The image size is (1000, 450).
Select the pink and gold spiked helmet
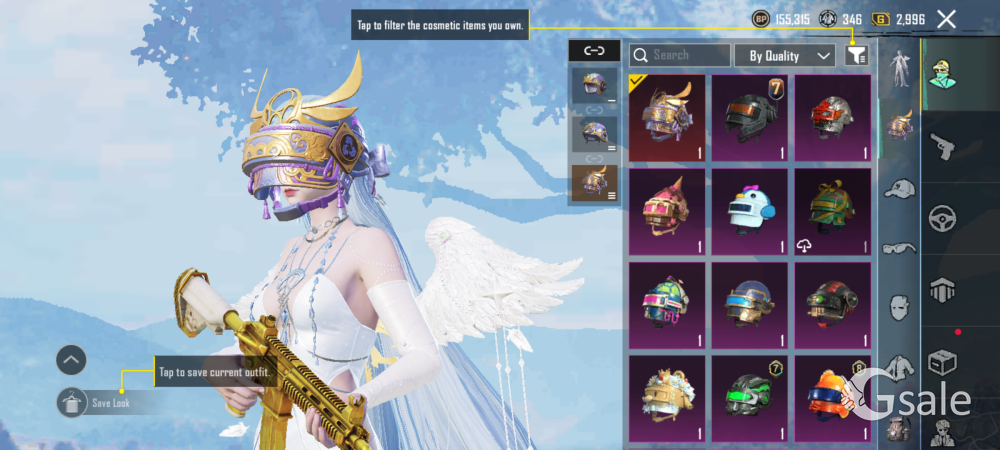(x=667, y=211)
